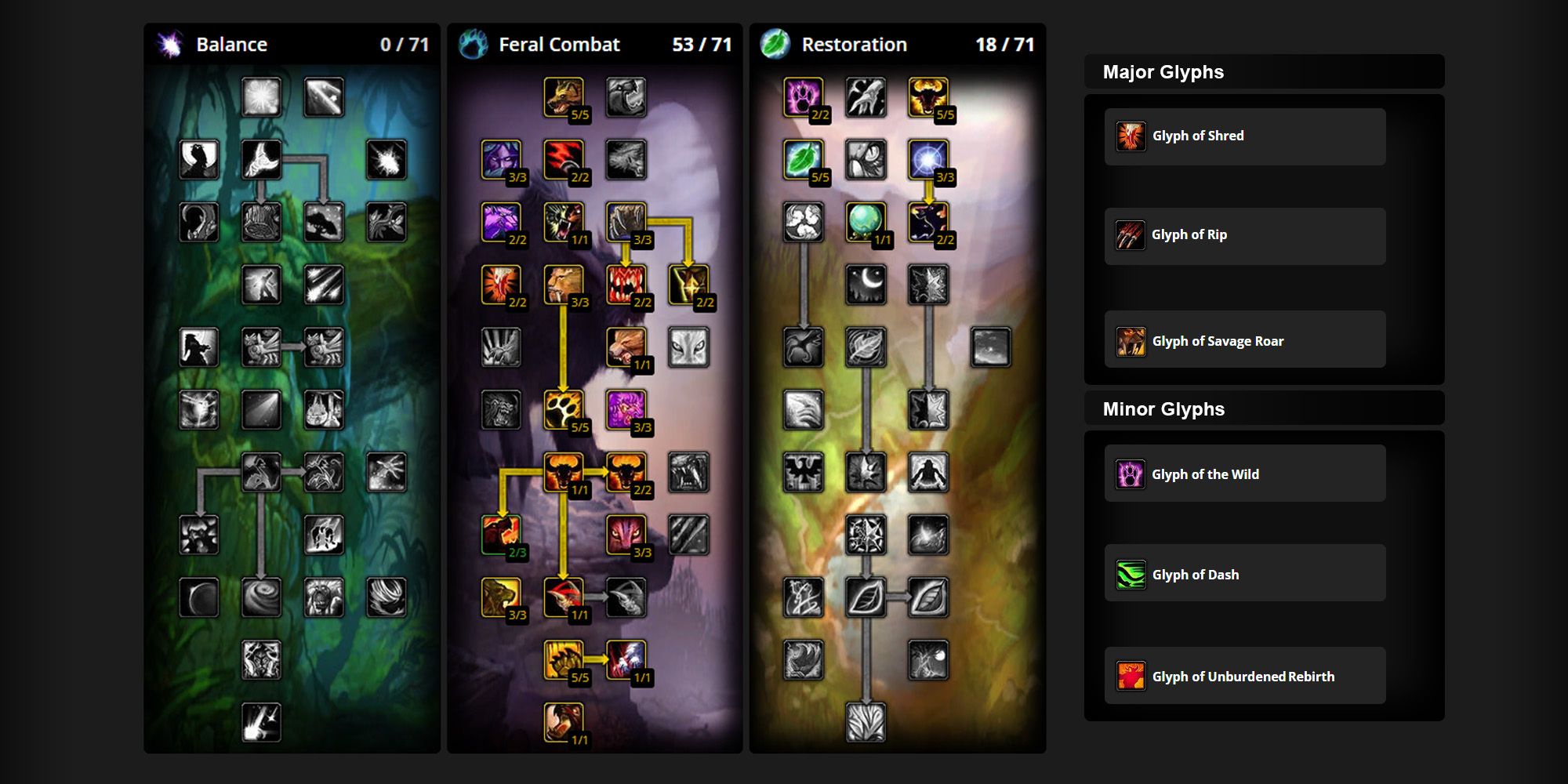The height and width of the screenshot is (784, 1568).
Task: Select the Glyph of Shred entry
Action: pos(1244,136)
